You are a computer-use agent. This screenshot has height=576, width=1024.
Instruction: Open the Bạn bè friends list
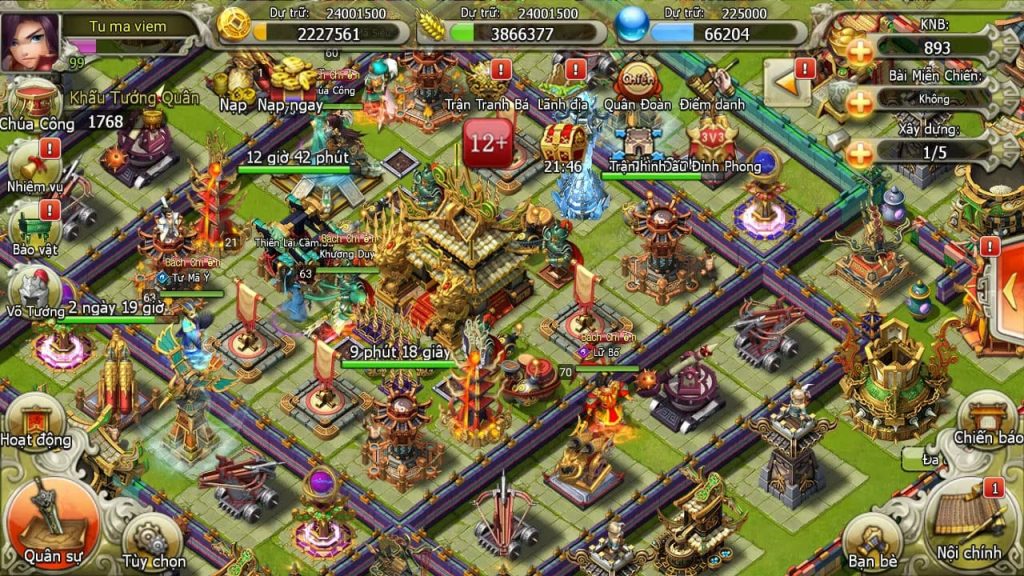click(875, 541)
